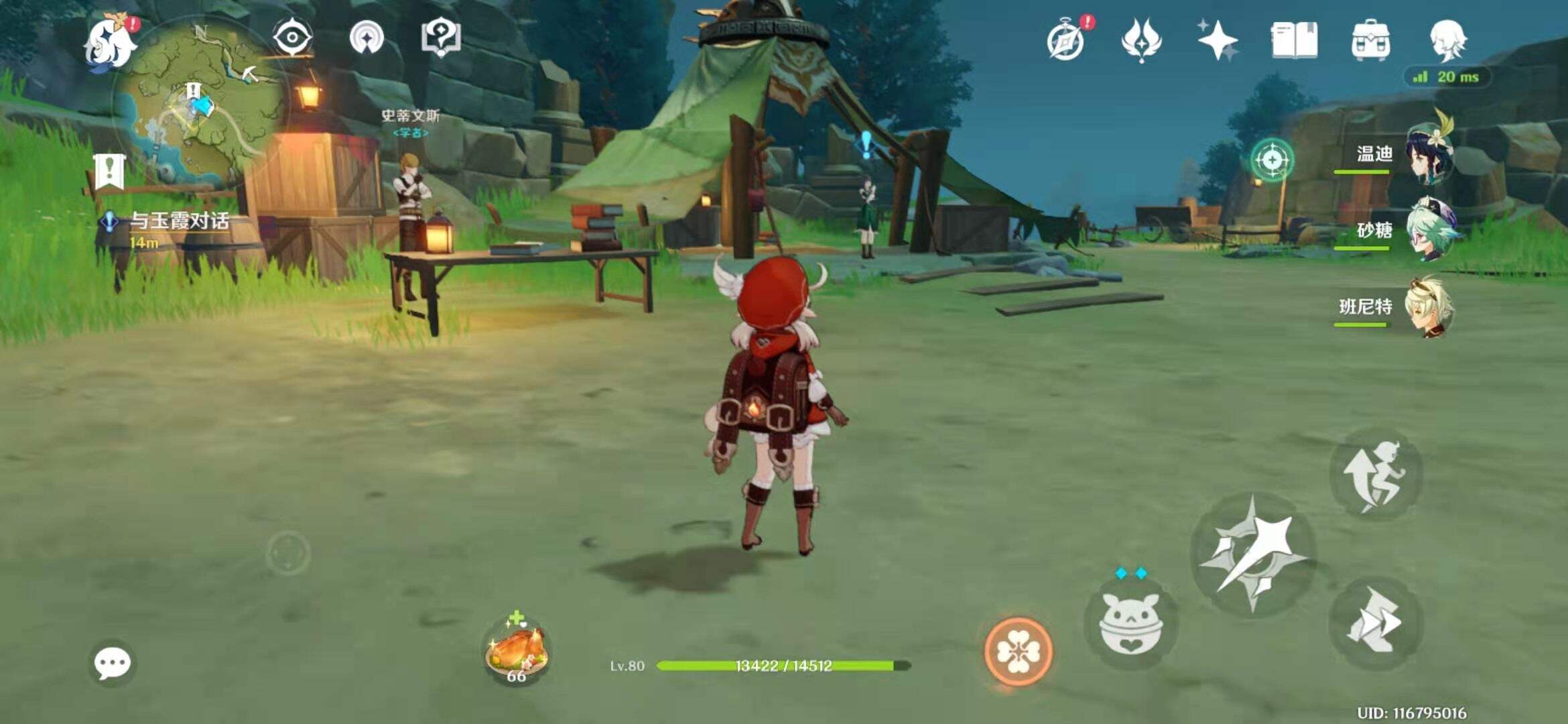Toggle elemental sight eye icon
The width and height of the screenshot is (1568, 724).
point(293,38)
